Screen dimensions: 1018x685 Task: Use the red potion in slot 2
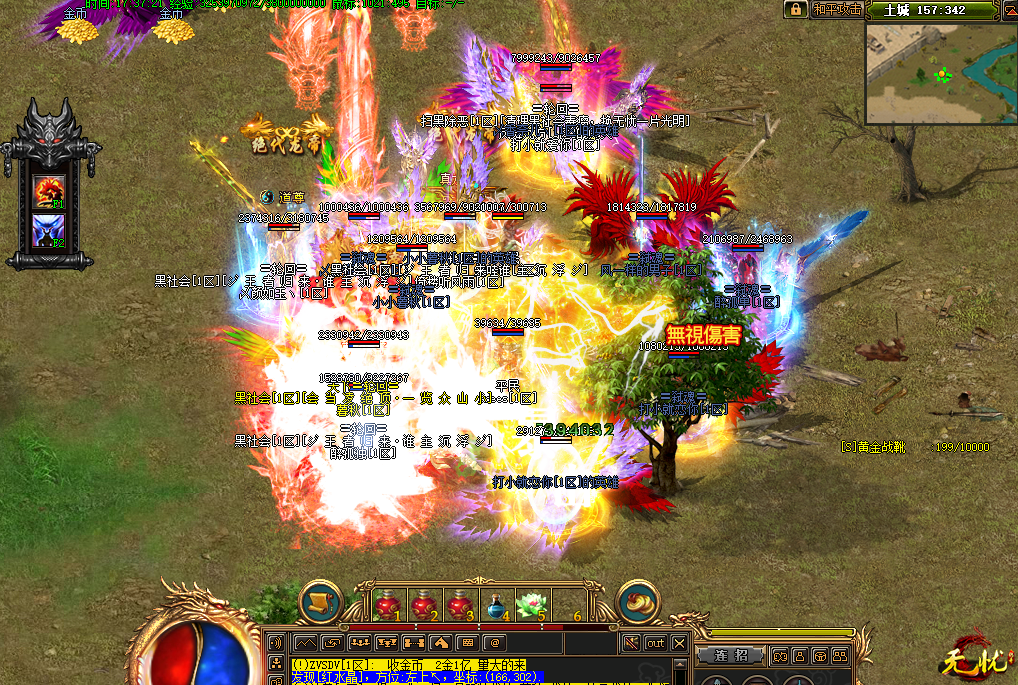422,605
